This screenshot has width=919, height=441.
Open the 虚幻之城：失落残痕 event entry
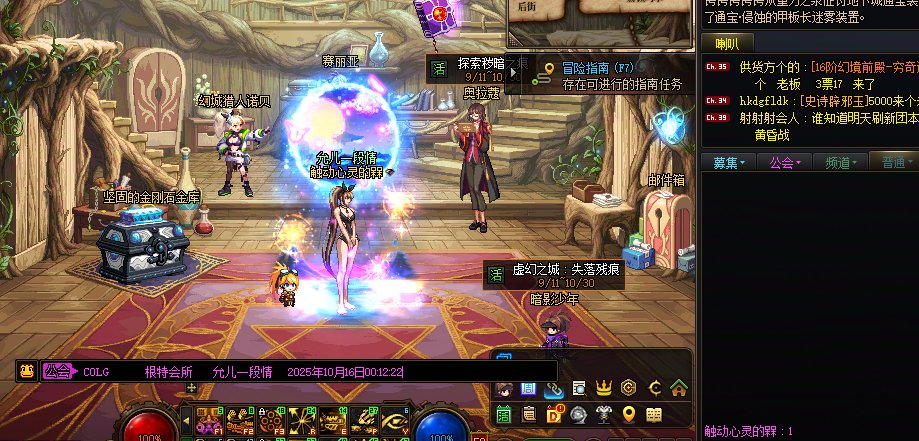[554, 275]
